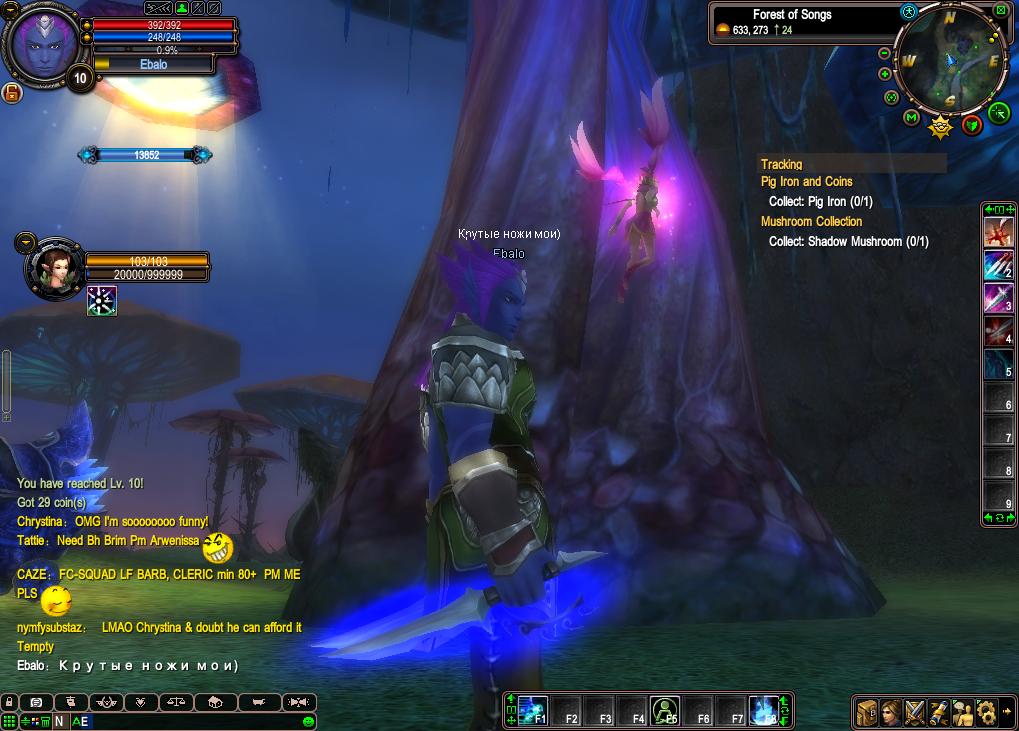This screenshot has width=1019, height=731.
Task: Click the red wolf-head button by minimap
Action: click(971, 125)
